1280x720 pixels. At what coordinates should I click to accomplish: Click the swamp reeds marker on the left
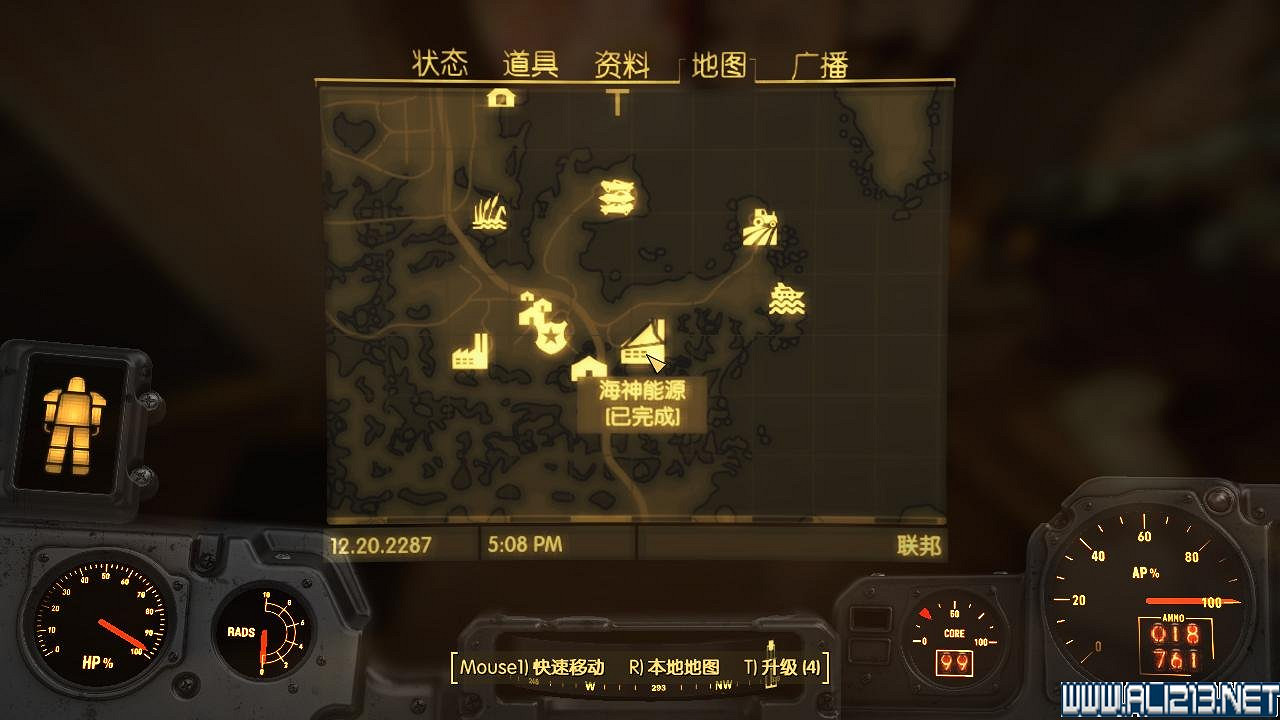coord(487,215)
